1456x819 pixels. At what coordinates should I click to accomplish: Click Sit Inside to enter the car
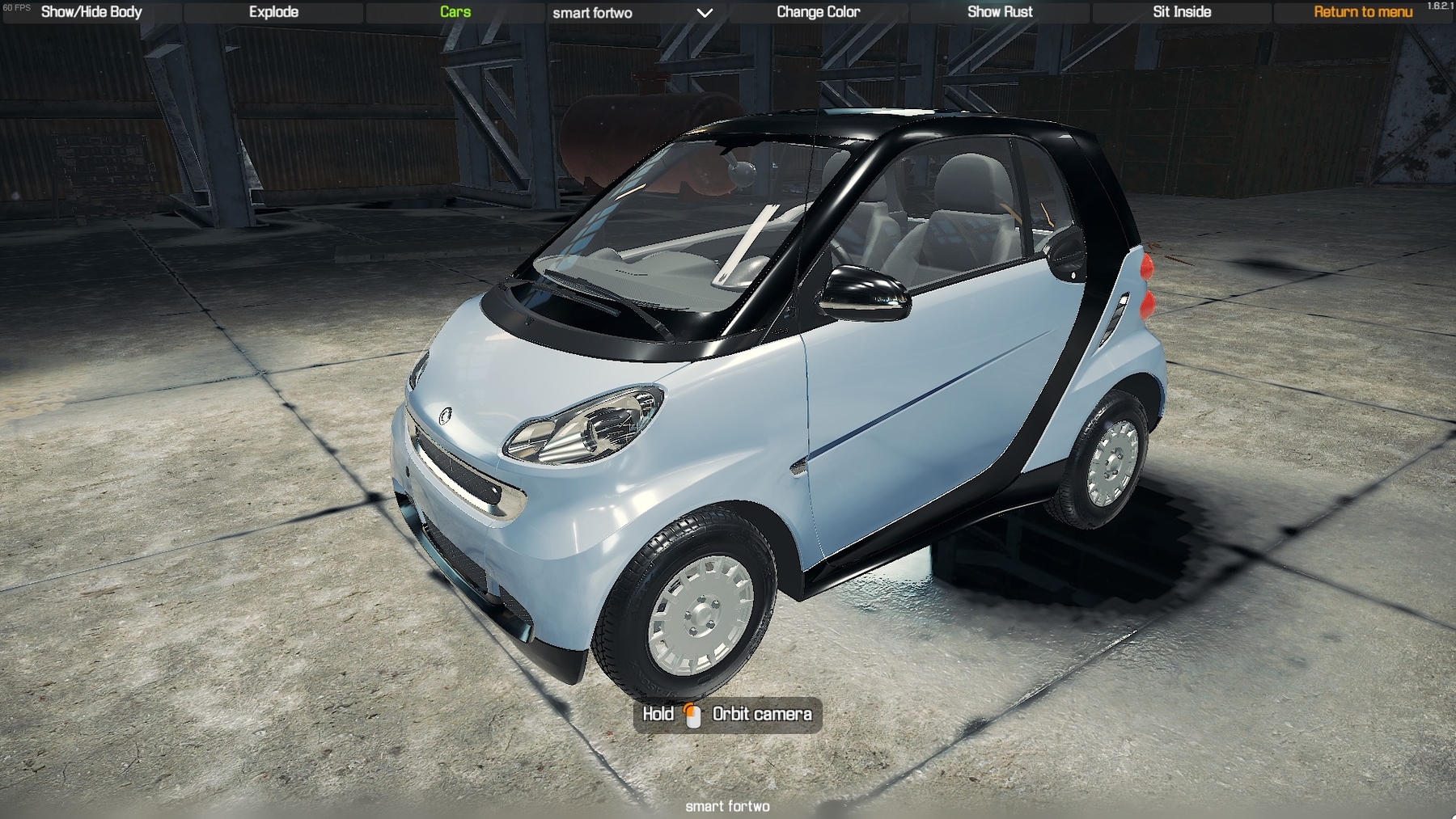tap(1182, 12)
